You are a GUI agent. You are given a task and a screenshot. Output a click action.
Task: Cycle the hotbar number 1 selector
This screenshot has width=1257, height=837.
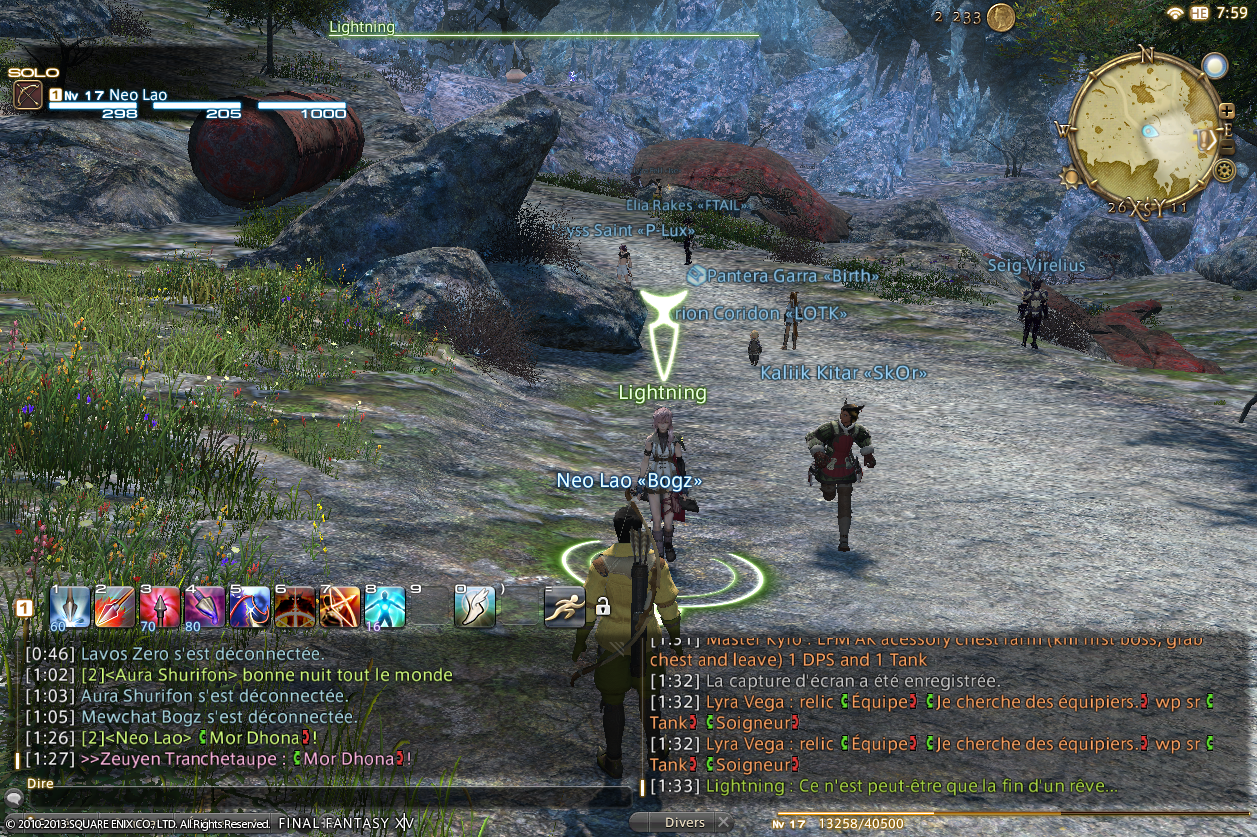coord(24,607)
